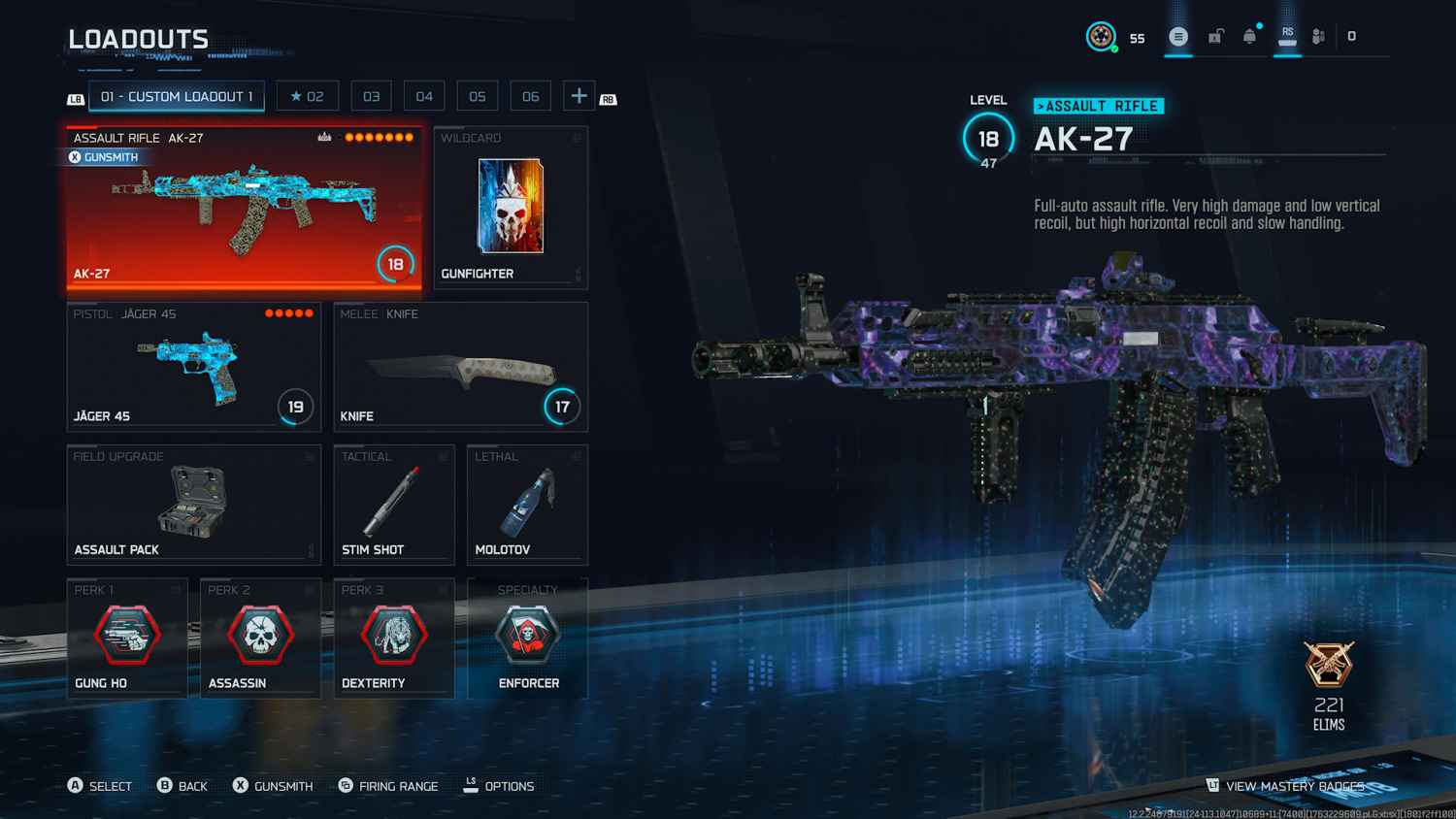Select the Stim Shot tactical slot
The image size is (1456, 819).
394,503
